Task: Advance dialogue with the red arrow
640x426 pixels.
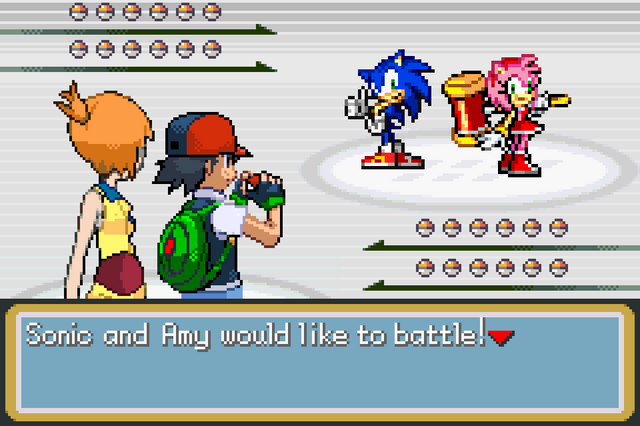Action: 501,338
